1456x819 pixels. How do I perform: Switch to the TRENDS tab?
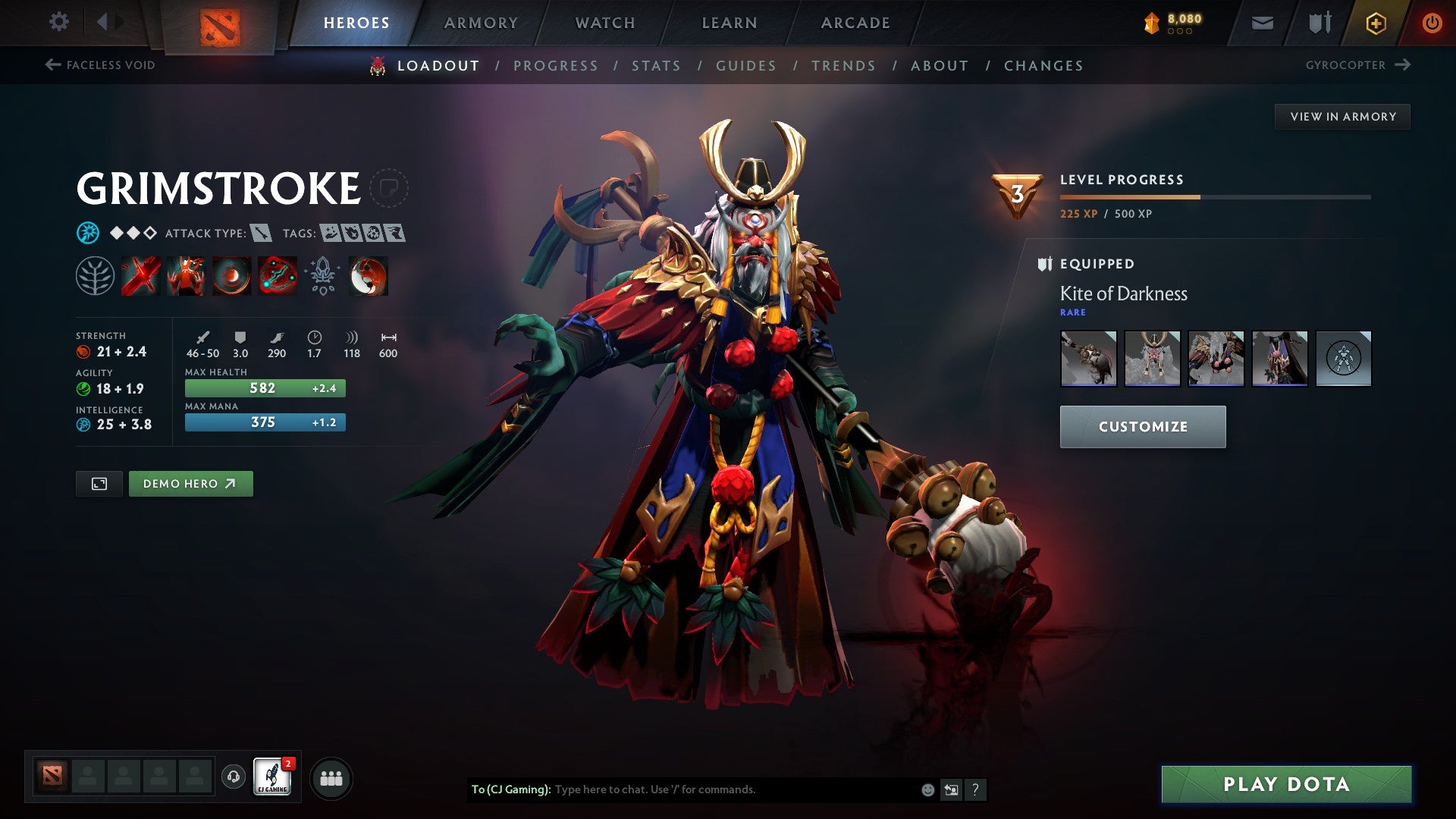[843, 66]
